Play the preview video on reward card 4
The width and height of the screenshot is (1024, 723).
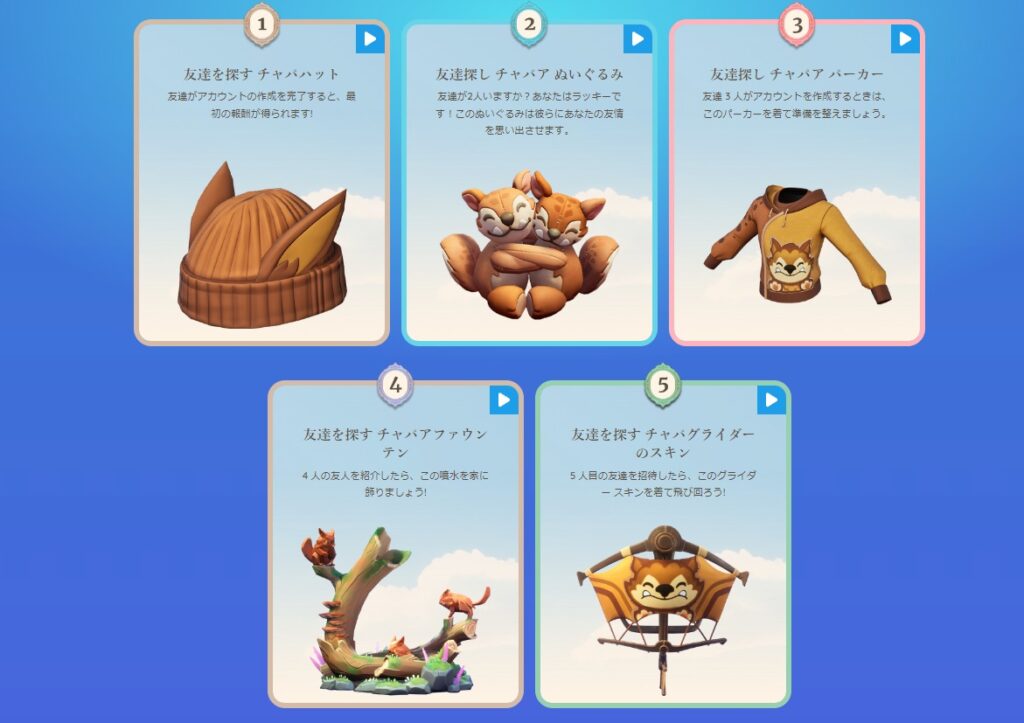(x=504, y=400)
